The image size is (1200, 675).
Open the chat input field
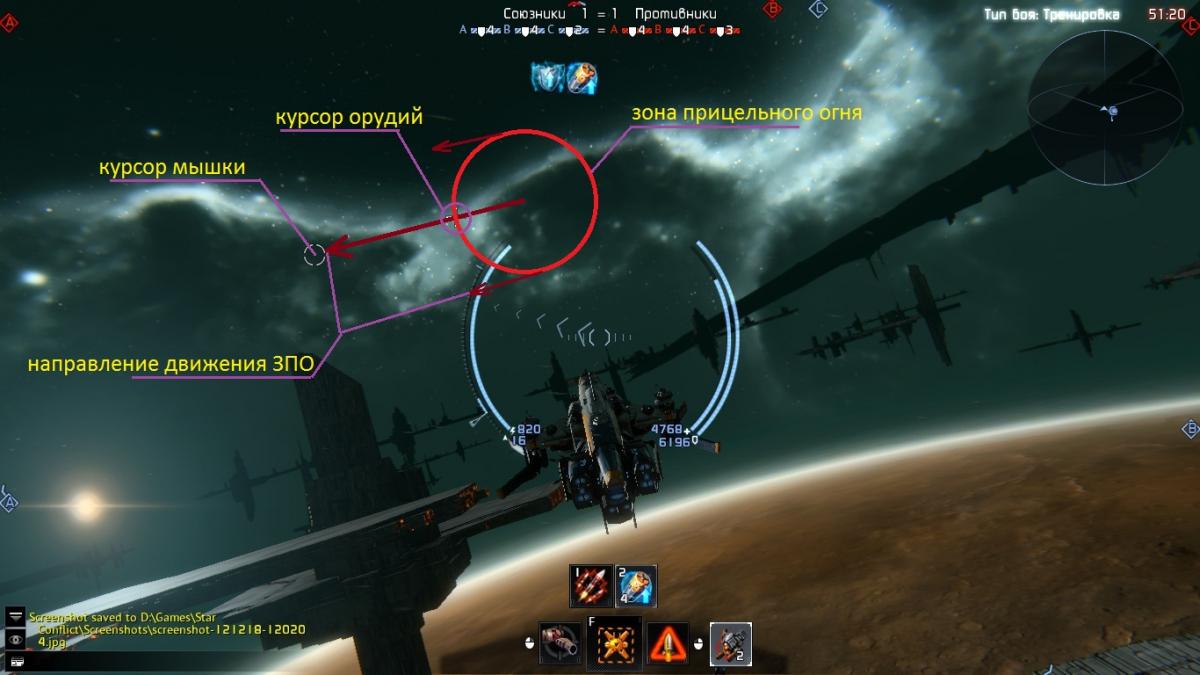pos(16,659)
